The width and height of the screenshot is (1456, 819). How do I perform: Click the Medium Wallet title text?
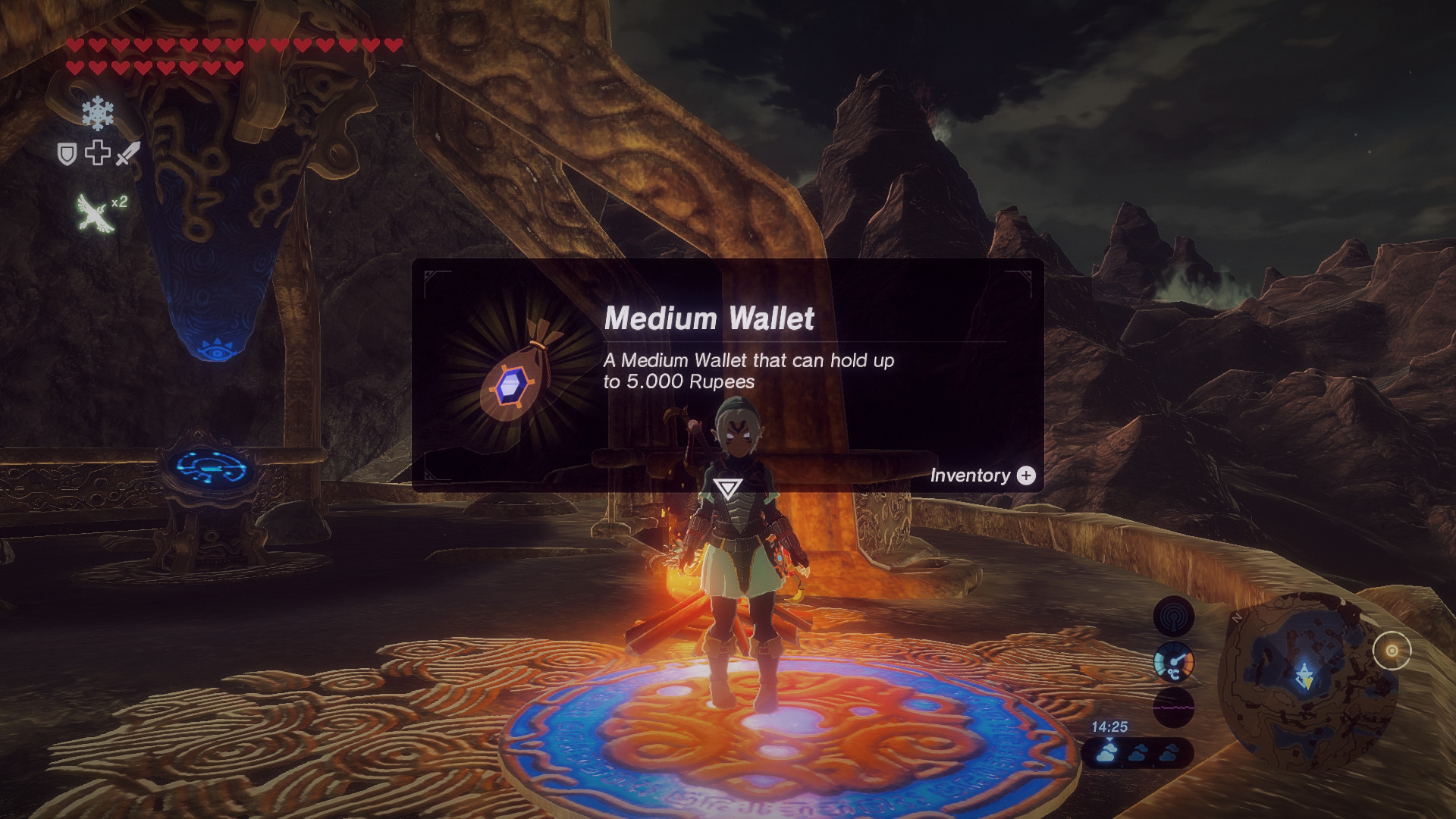tap(711, 319)
